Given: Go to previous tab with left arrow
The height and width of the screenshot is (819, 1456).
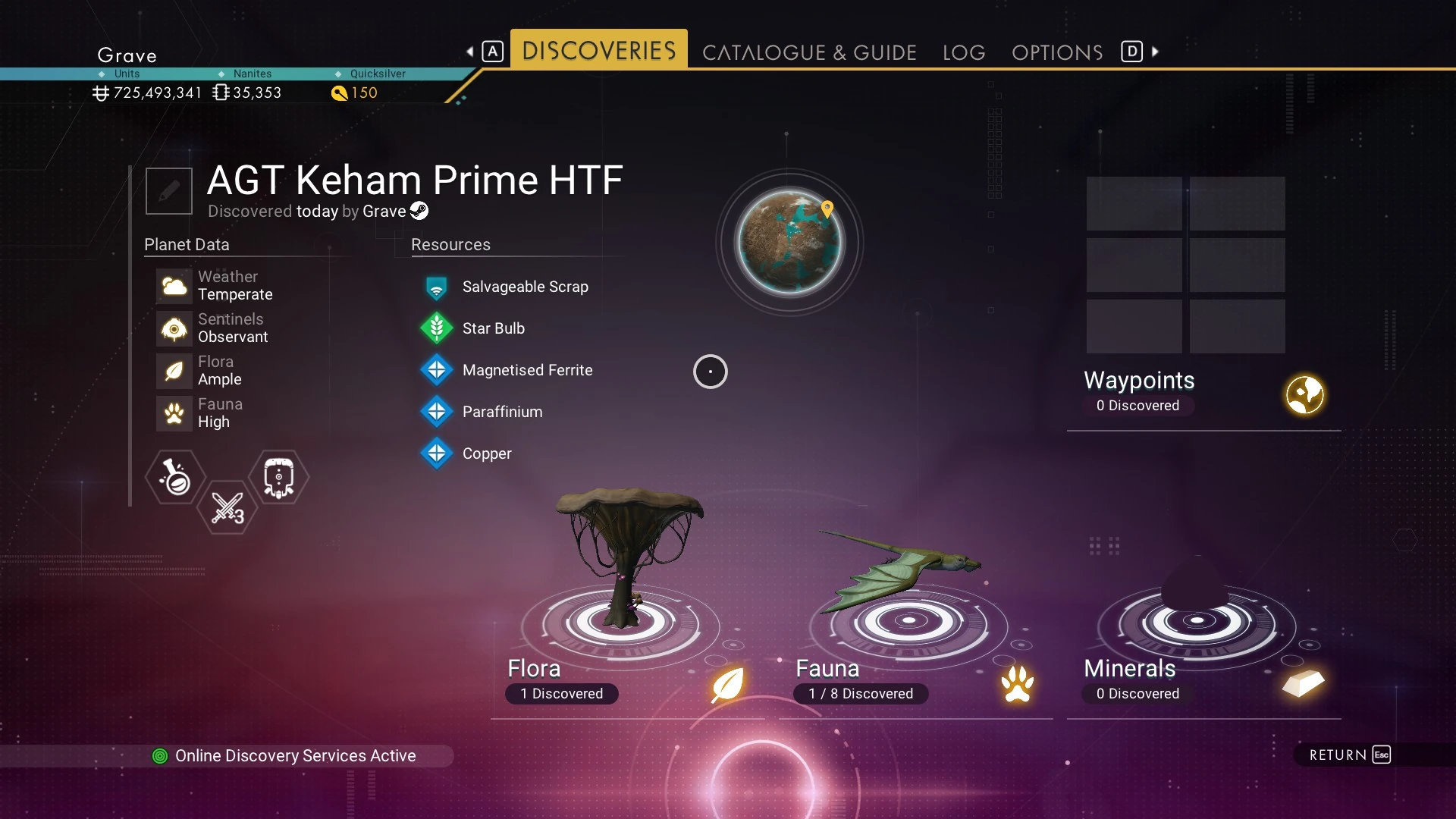Looking at the screenshot, I should tap(470, 52).
